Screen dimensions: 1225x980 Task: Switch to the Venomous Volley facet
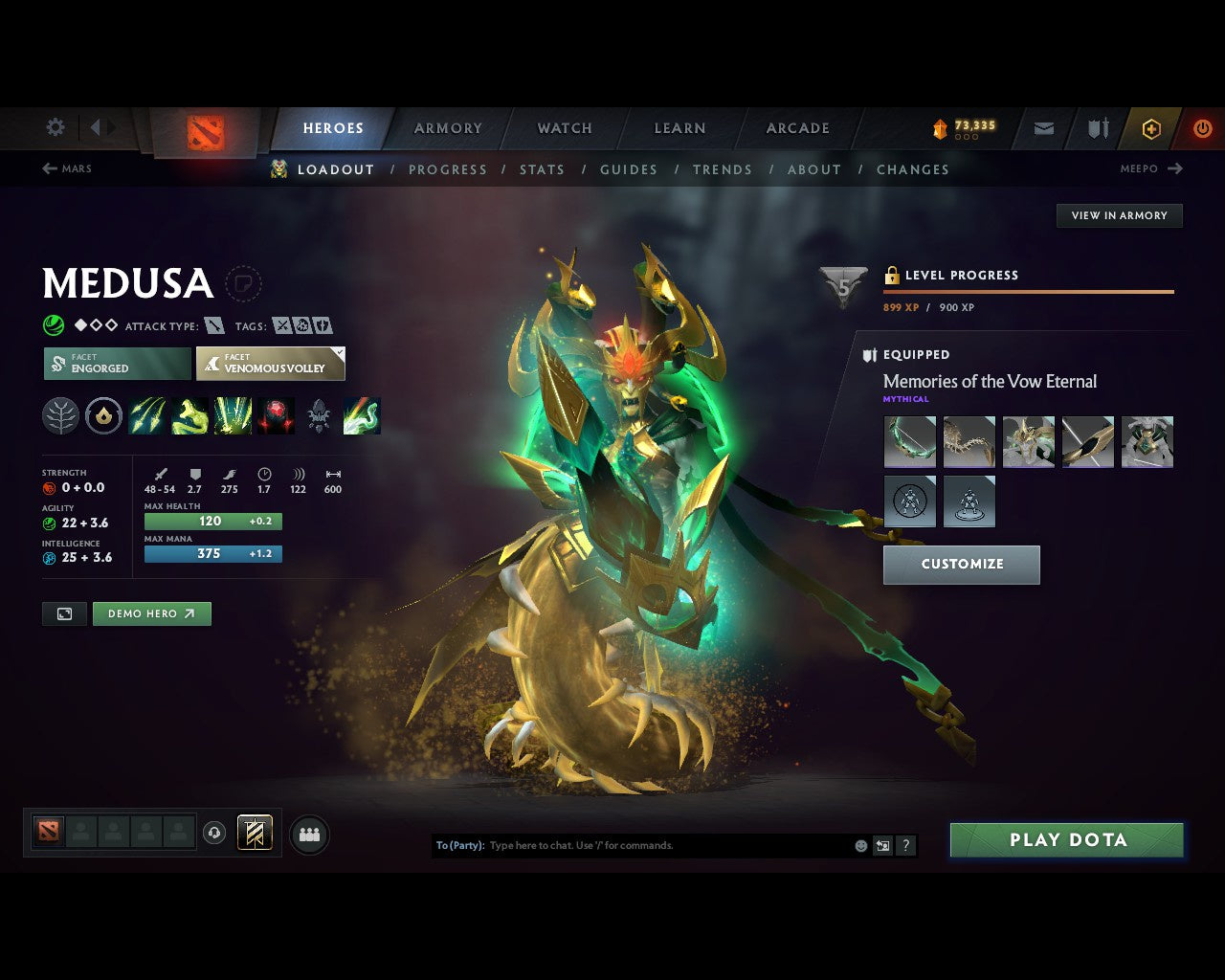(271, 364)
